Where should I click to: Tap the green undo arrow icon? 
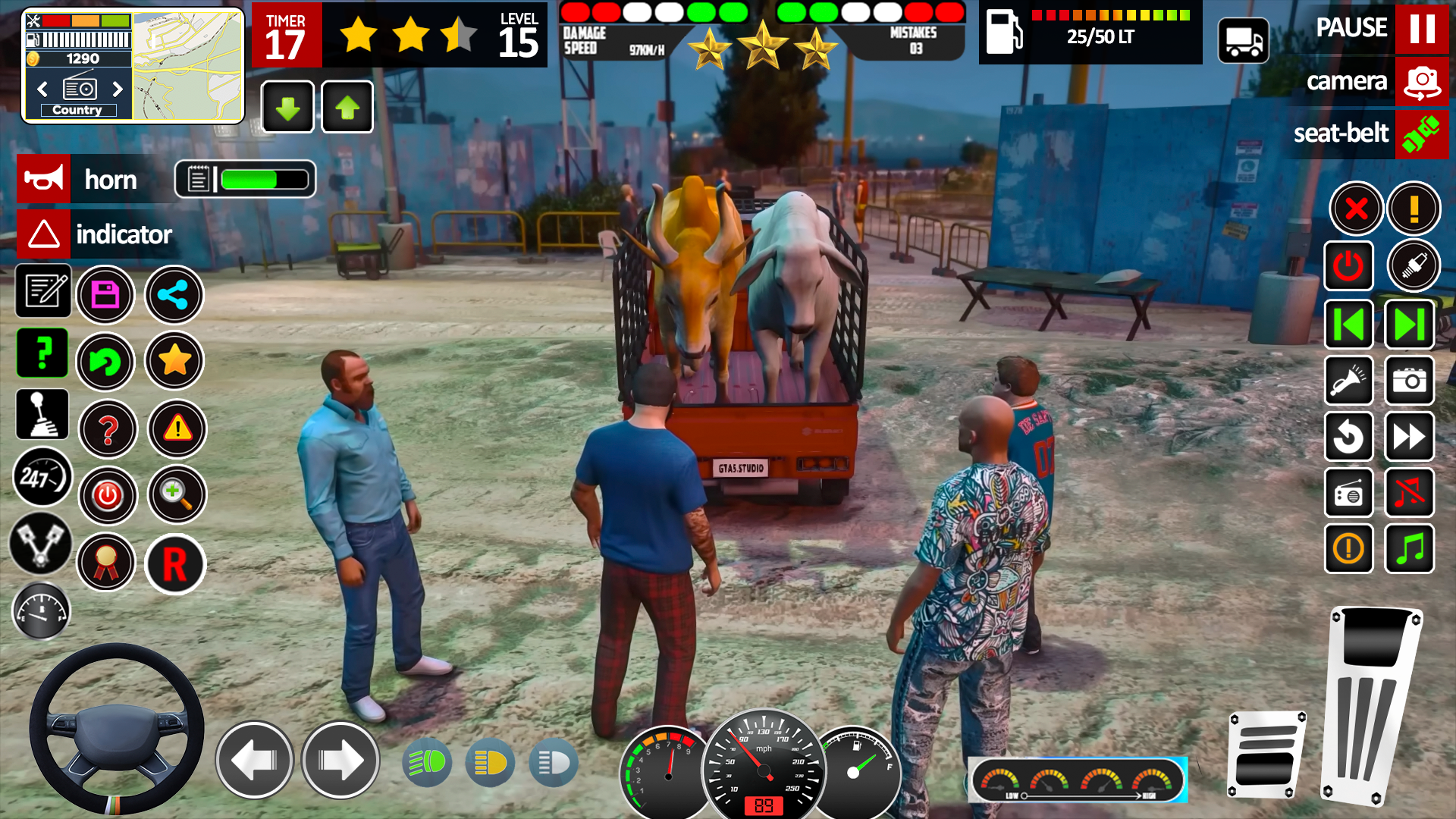tap(106, 362)
